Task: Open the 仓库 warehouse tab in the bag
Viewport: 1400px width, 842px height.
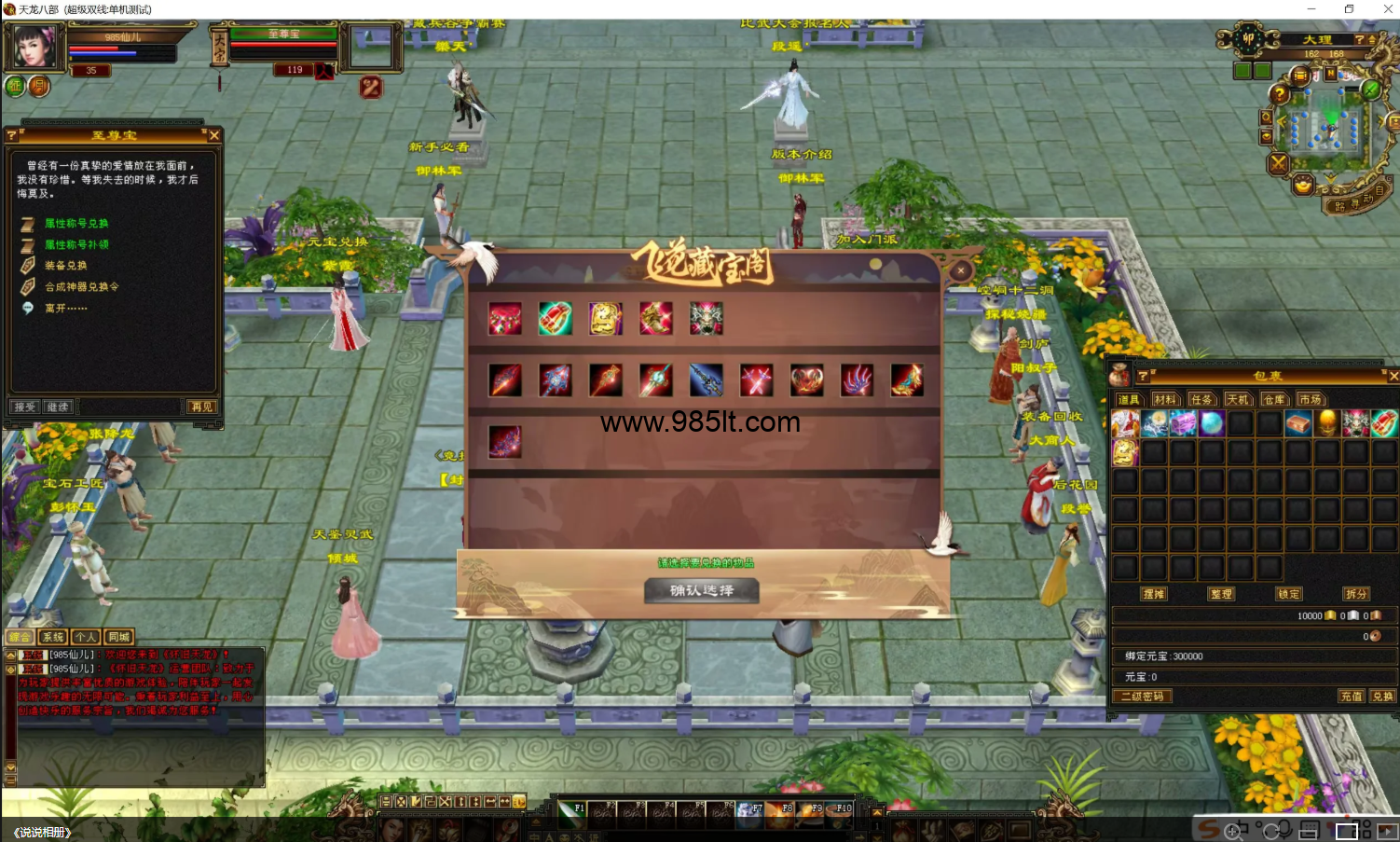Action: [1274, 399]
